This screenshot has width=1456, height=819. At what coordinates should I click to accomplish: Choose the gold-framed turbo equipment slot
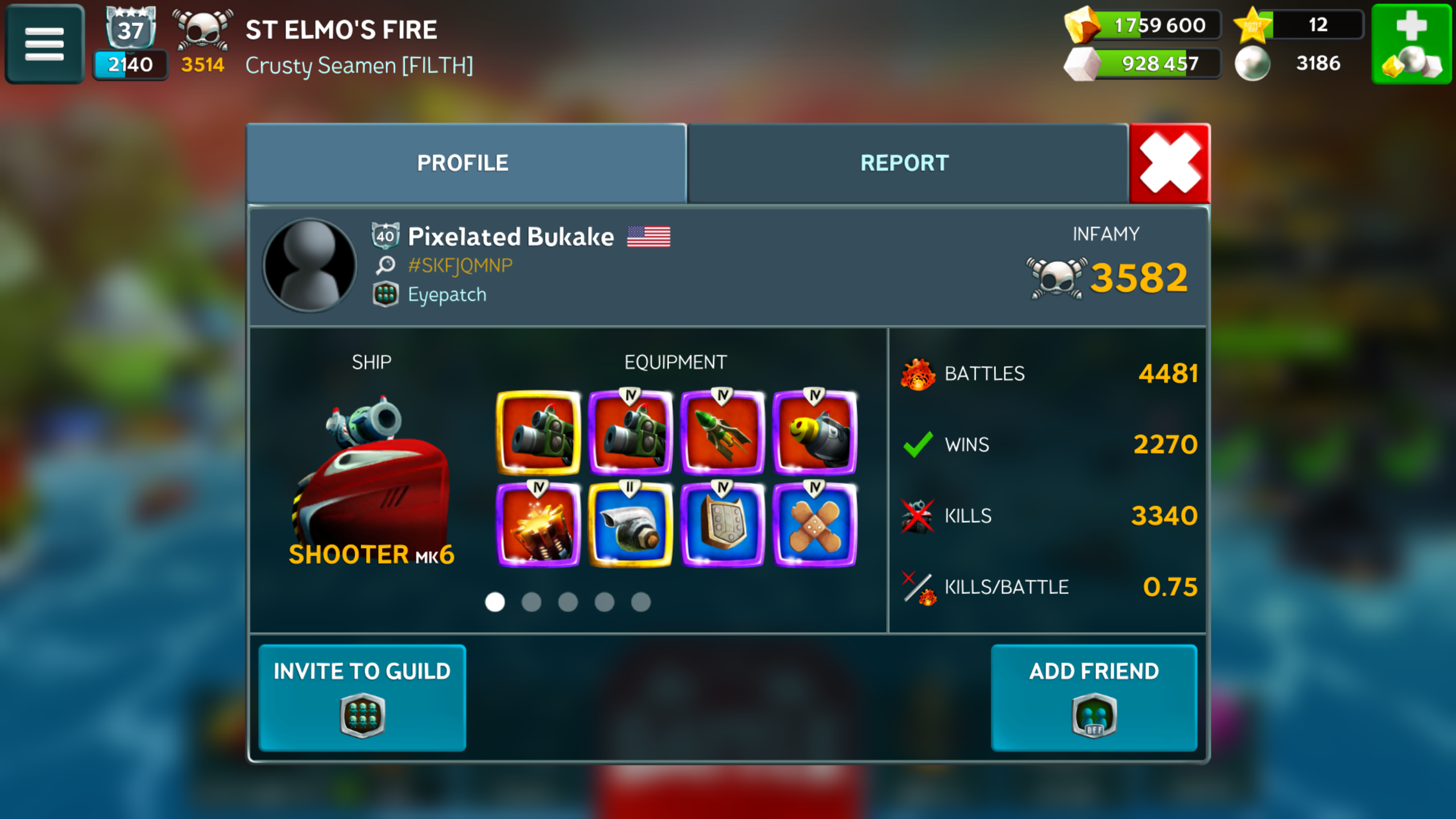pos(630,525)
